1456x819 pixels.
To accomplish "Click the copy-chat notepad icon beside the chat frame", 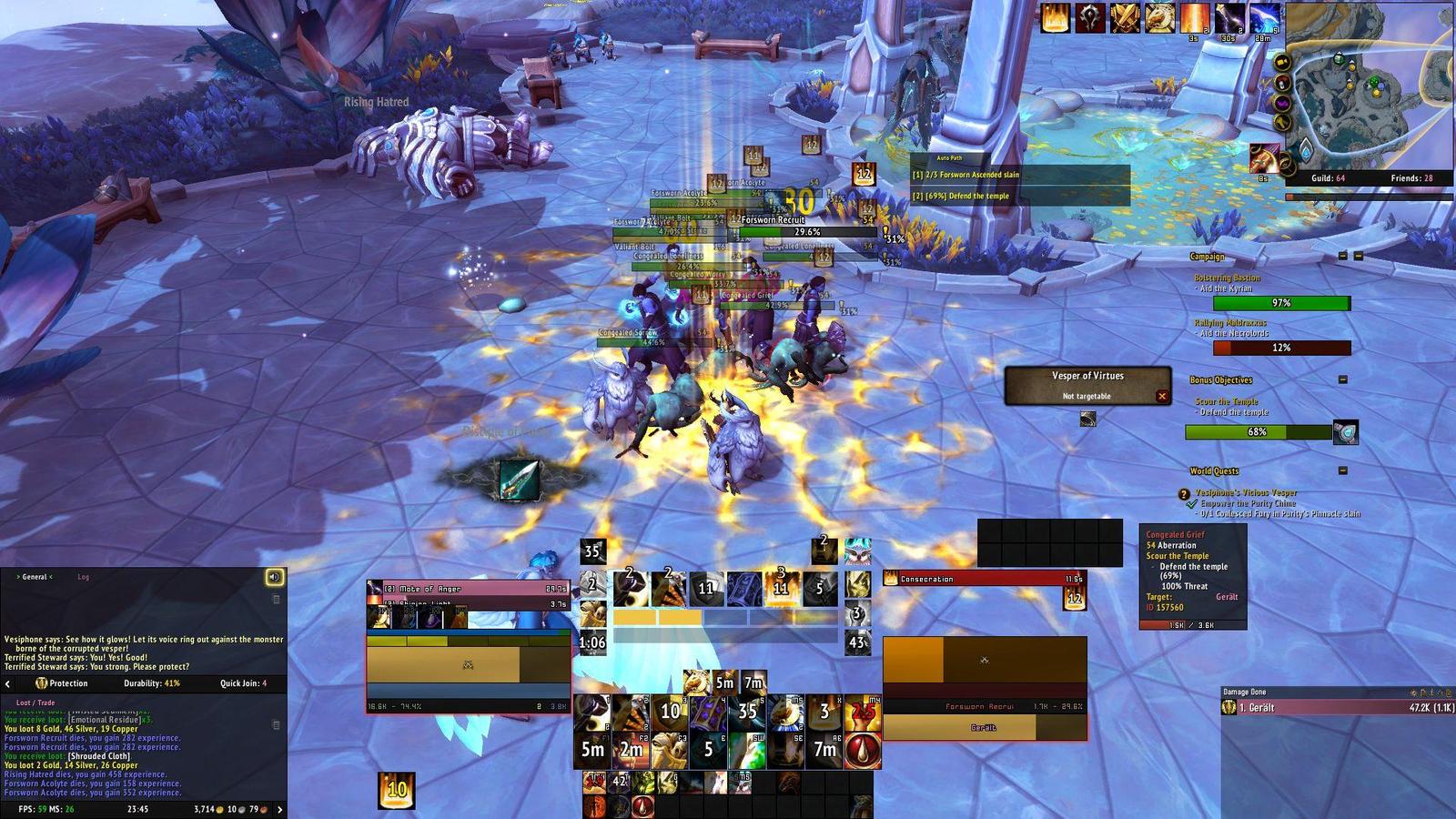I will (276, 600).
